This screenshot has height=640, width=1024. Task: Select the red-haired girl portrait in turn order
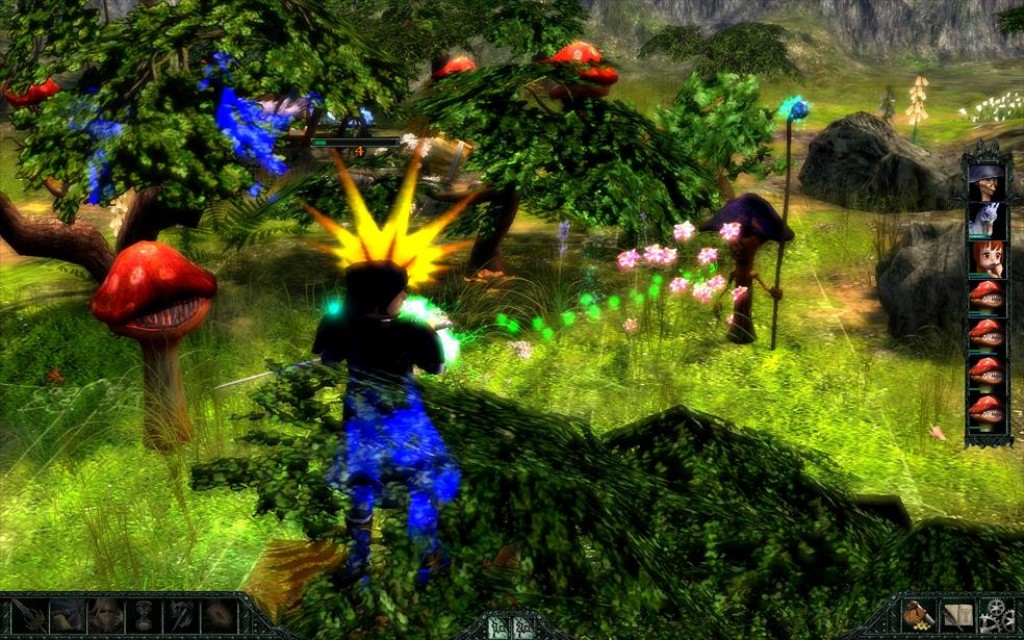click(986, 258)
